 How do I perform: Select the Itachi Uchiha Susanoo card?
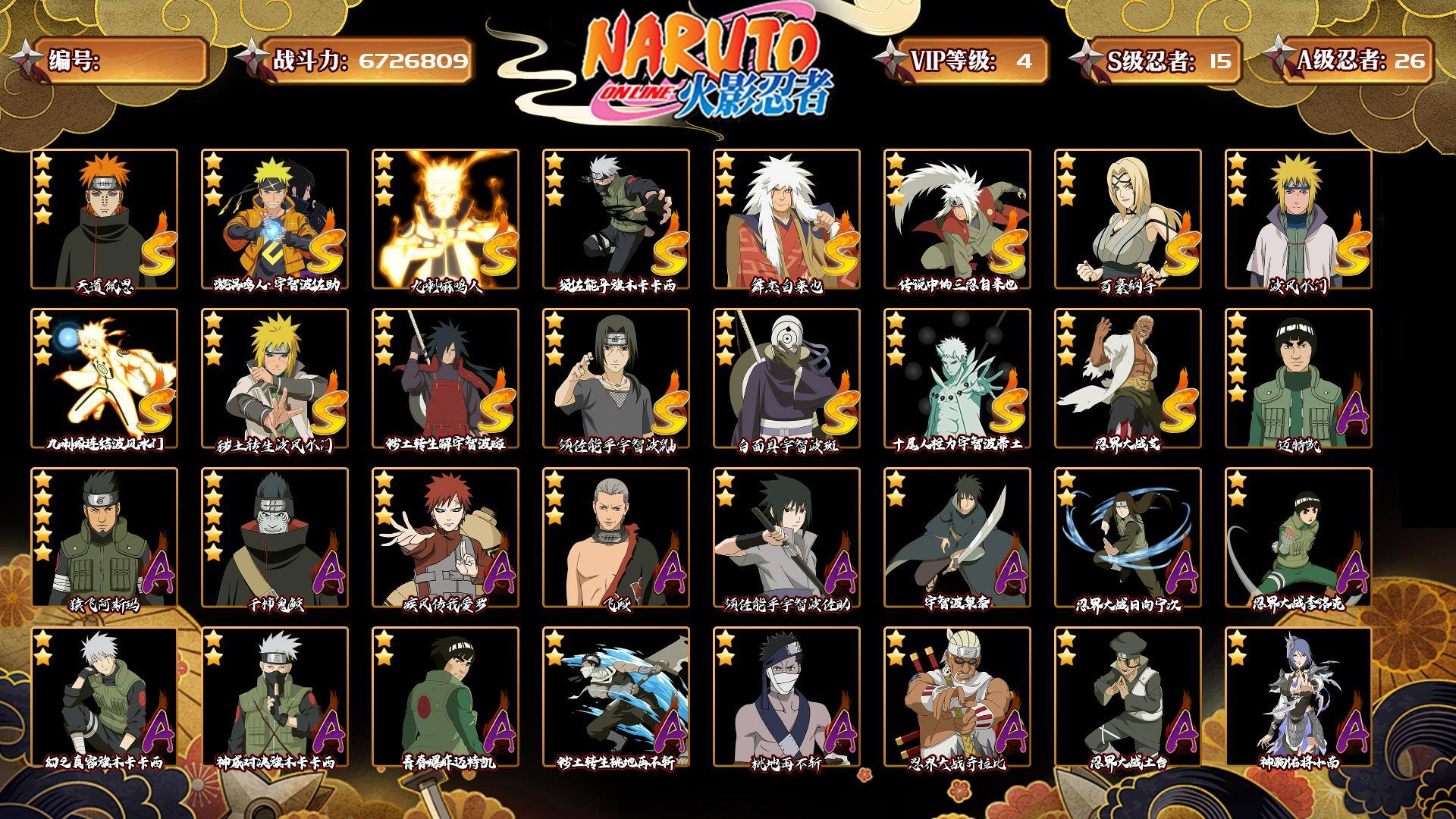pyautogui.click(x=616, y=378)
